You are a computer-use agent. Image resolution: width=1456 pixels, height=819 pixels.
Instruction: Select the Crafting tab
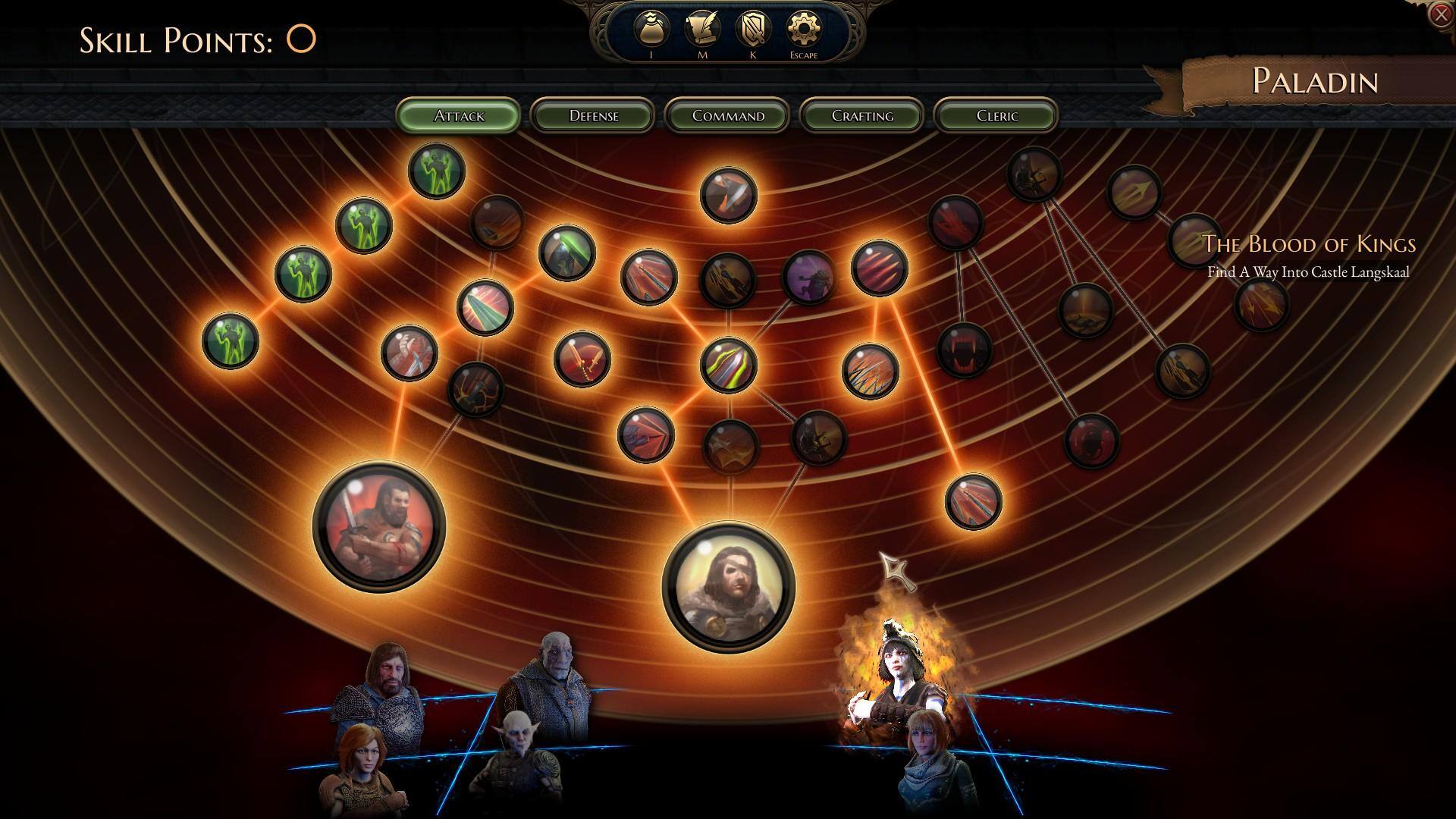[862, 115]
